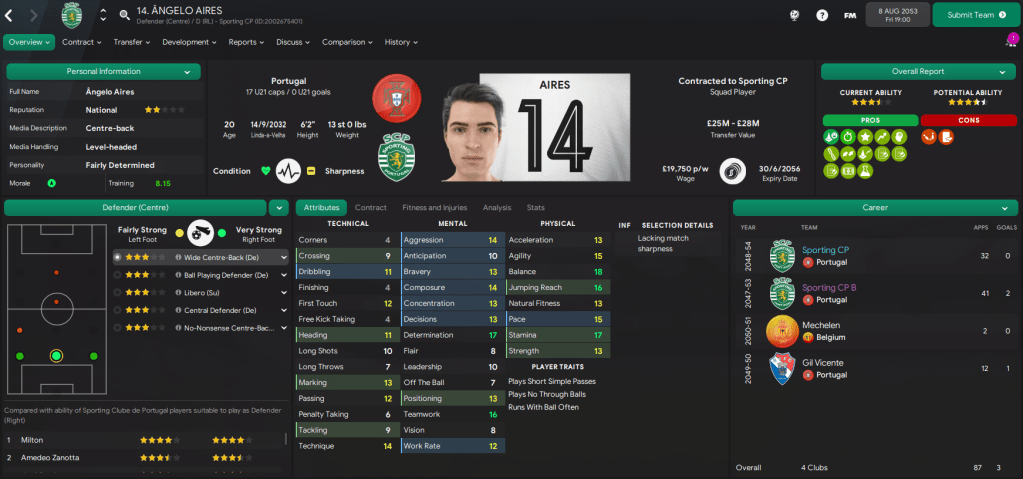Switch to the Stats tab

(536, 207)
